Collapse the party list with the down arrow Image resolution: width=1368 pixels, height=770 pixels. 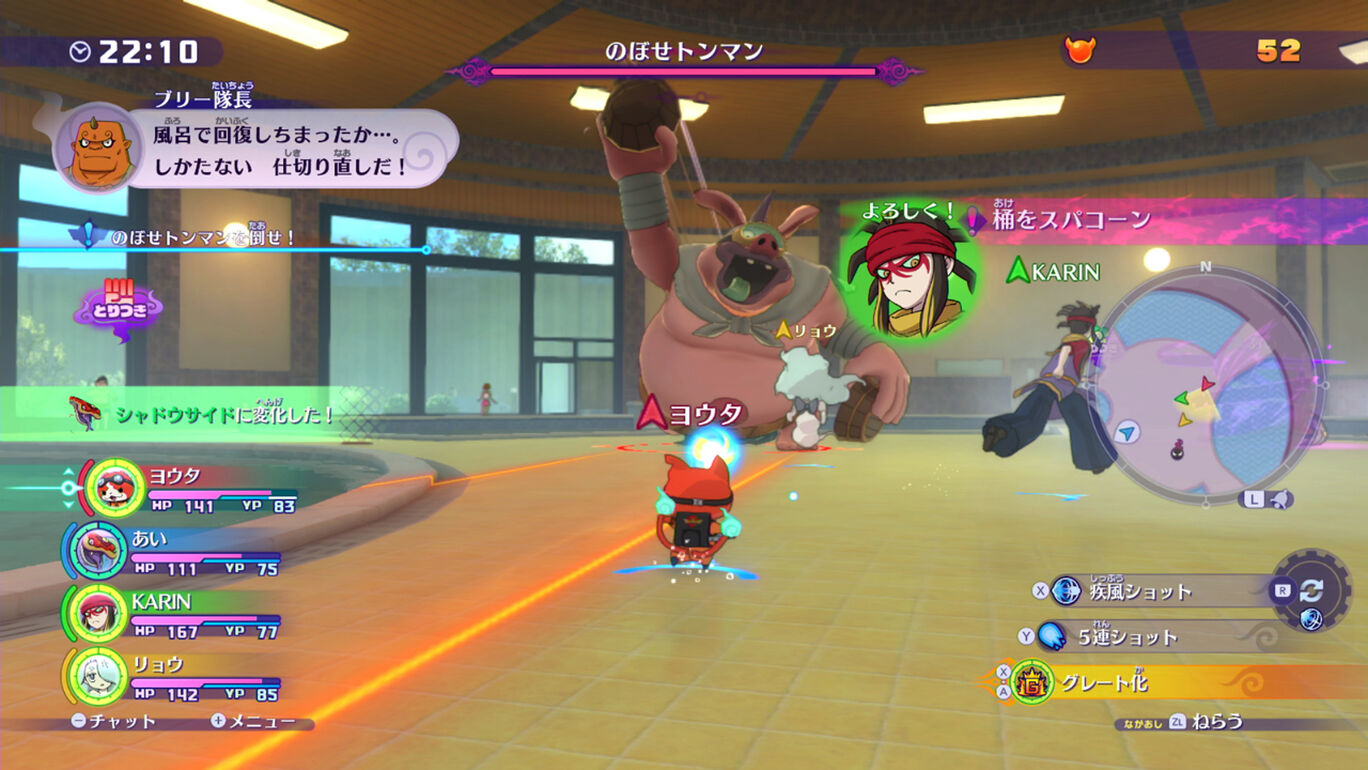pos(68,505)
